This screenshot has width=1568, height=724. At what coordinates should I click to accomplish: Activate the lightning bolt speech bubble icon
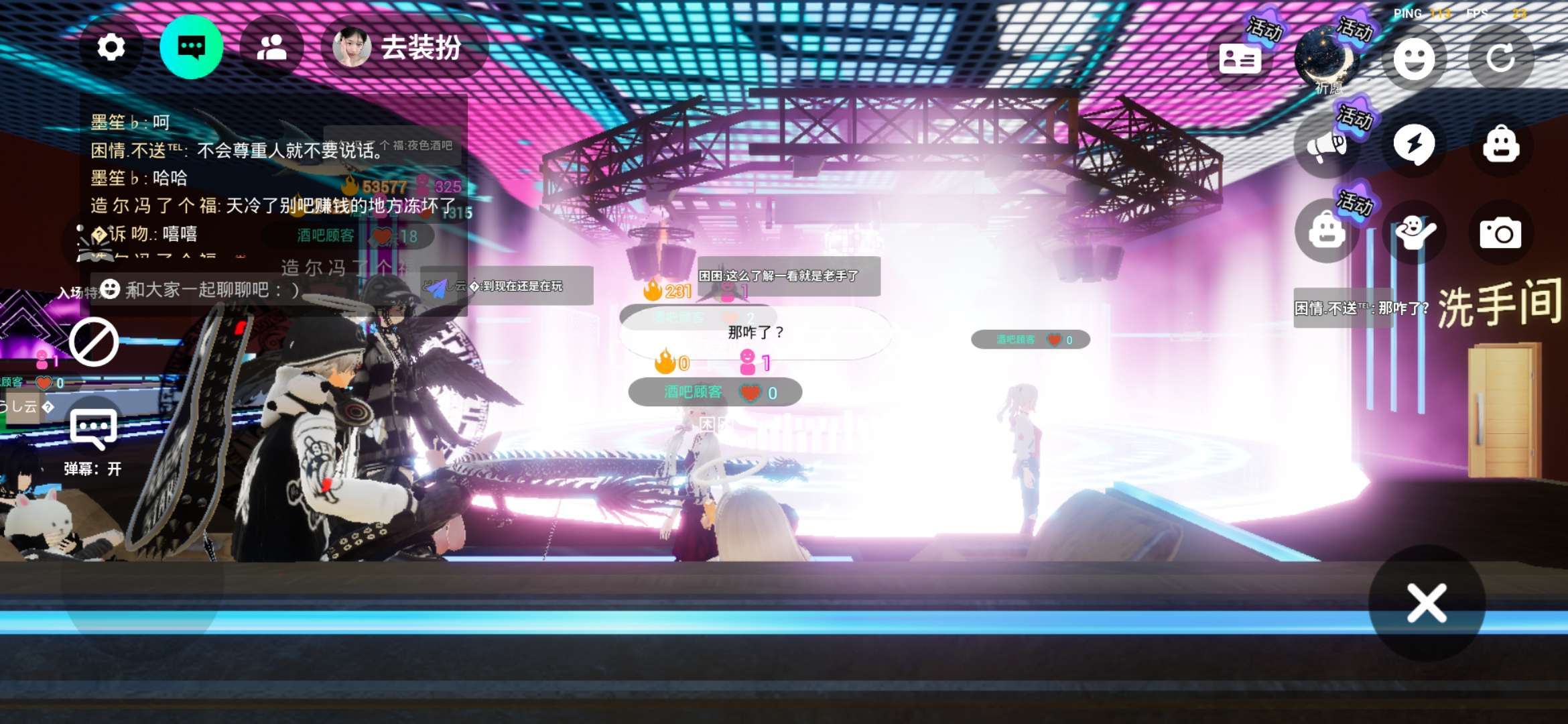tap(1414, 144)
